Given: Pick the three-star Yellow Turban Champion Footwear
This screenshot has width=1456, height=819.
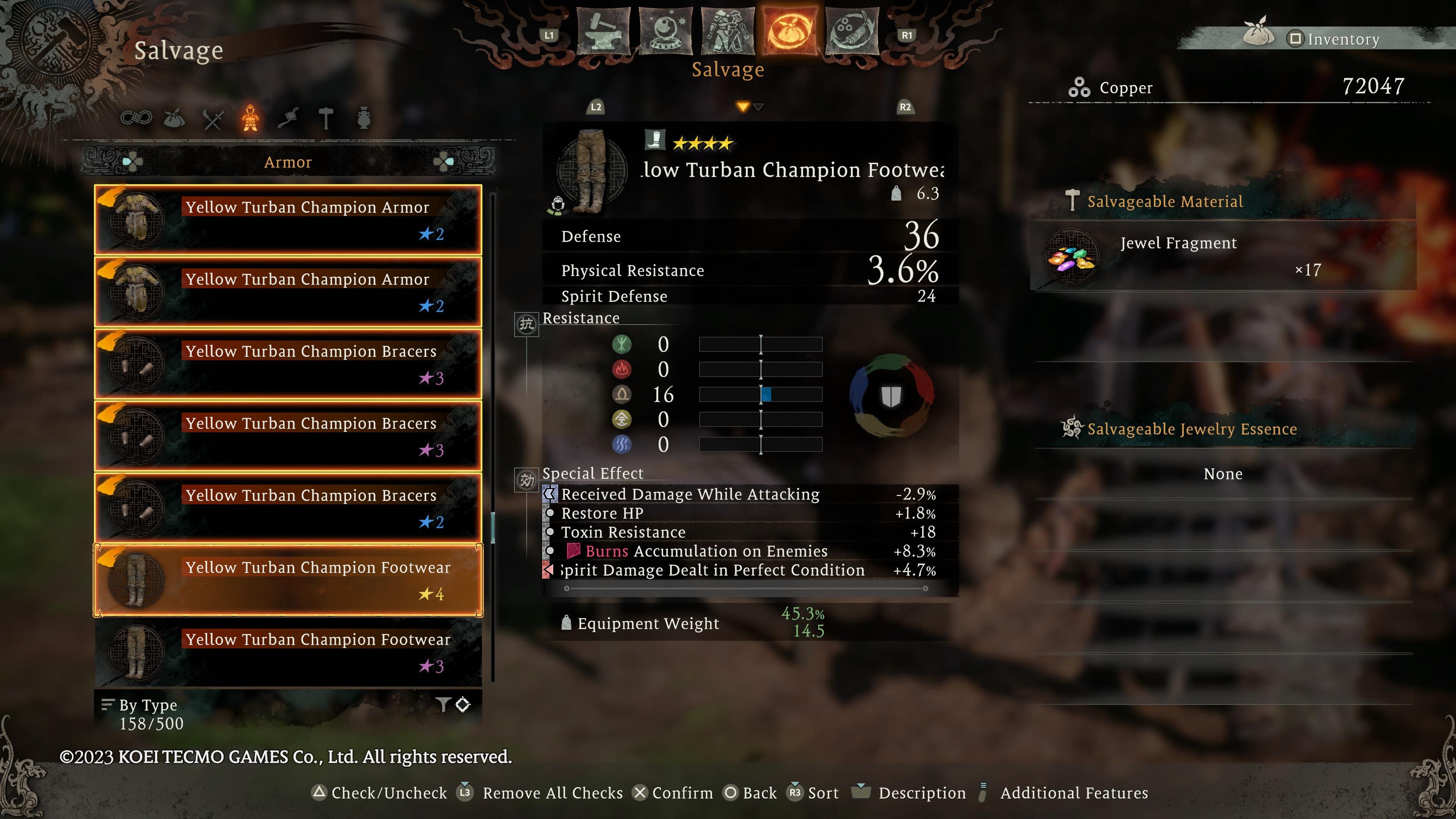Looking at the screenshot, I should (288, 652).
